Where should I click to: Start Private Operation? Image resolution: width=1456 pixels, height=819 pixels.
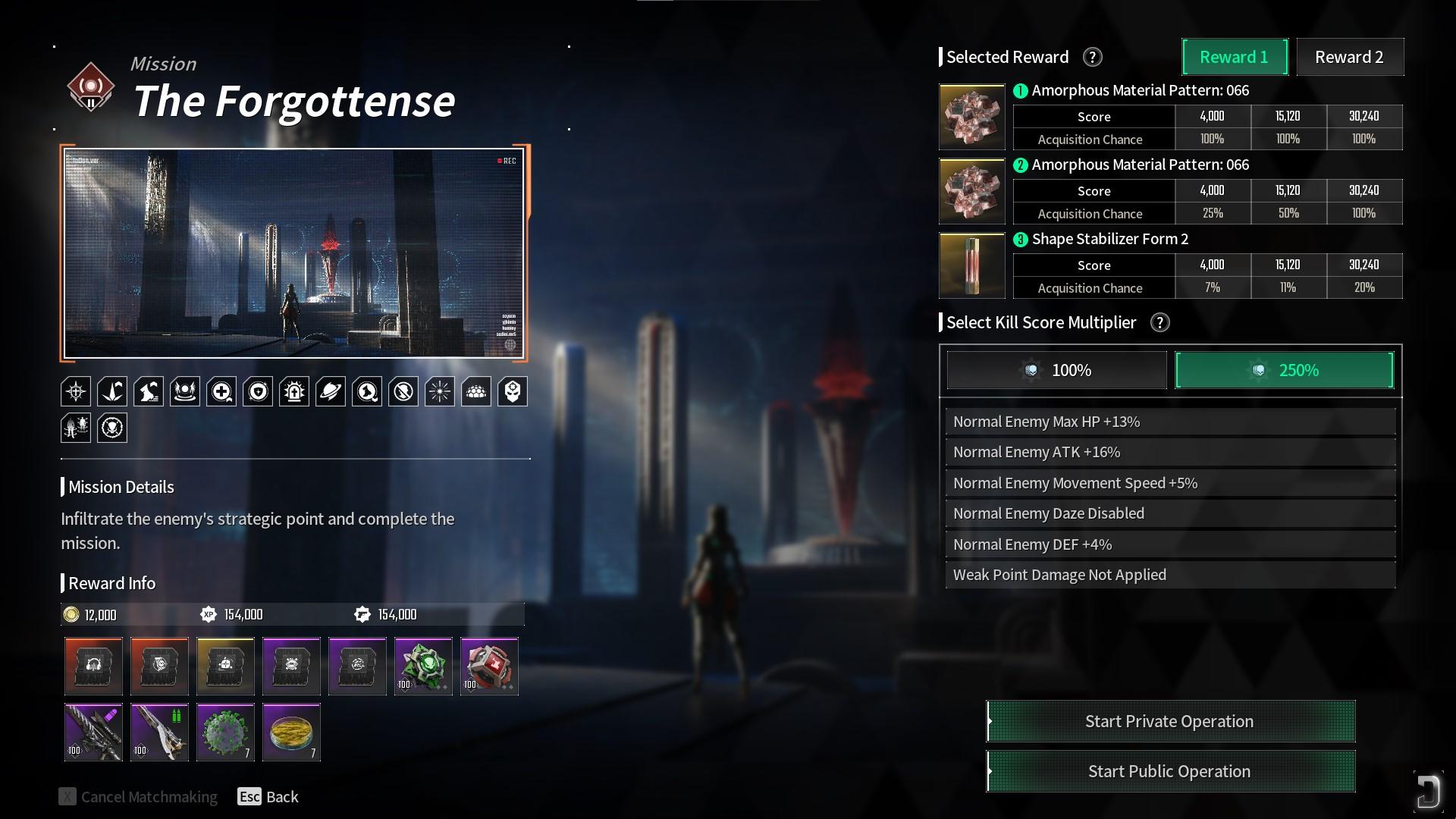(1170, 721)
